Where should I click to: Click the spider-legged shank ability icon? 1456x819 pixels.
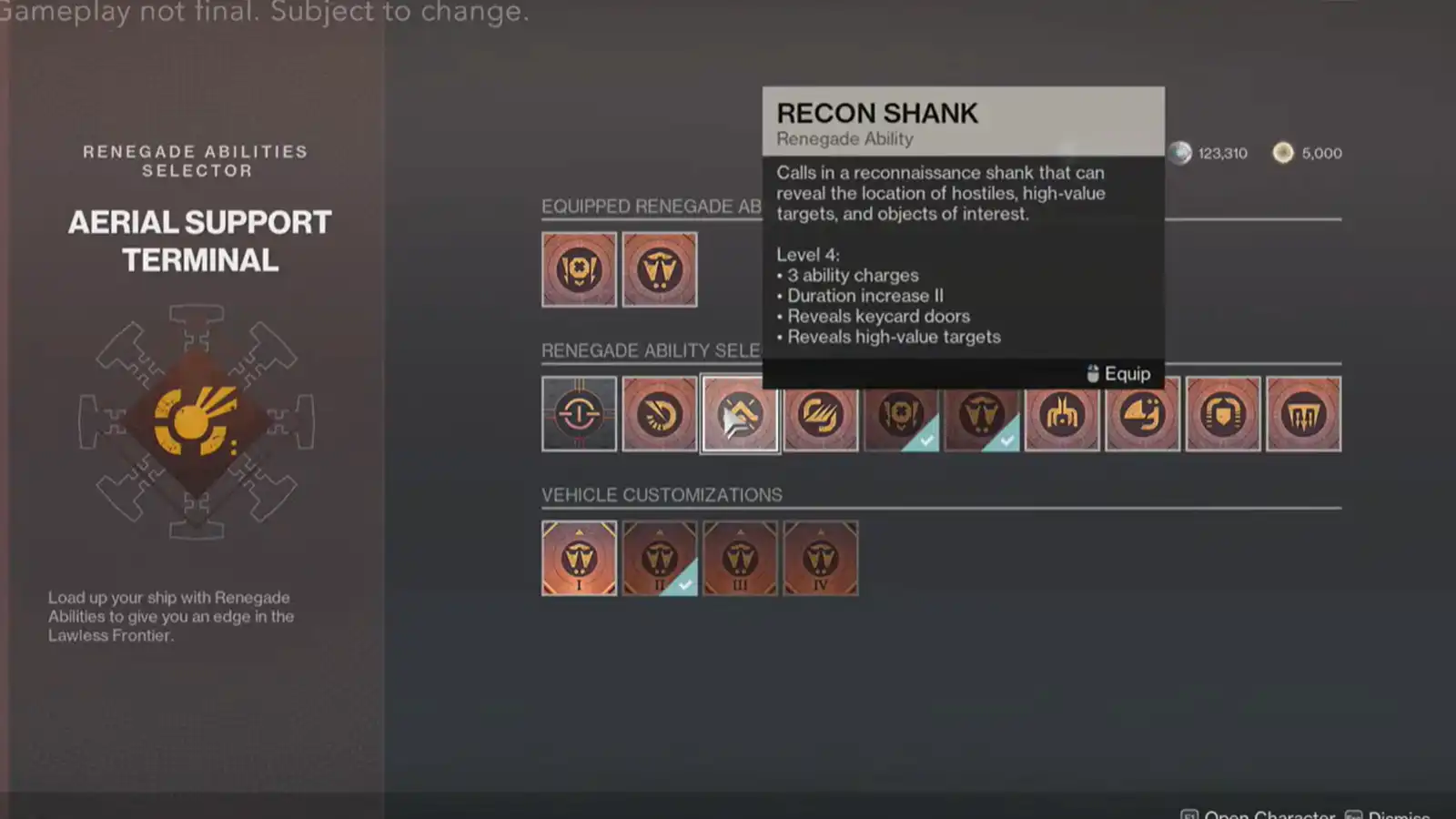1061,414
